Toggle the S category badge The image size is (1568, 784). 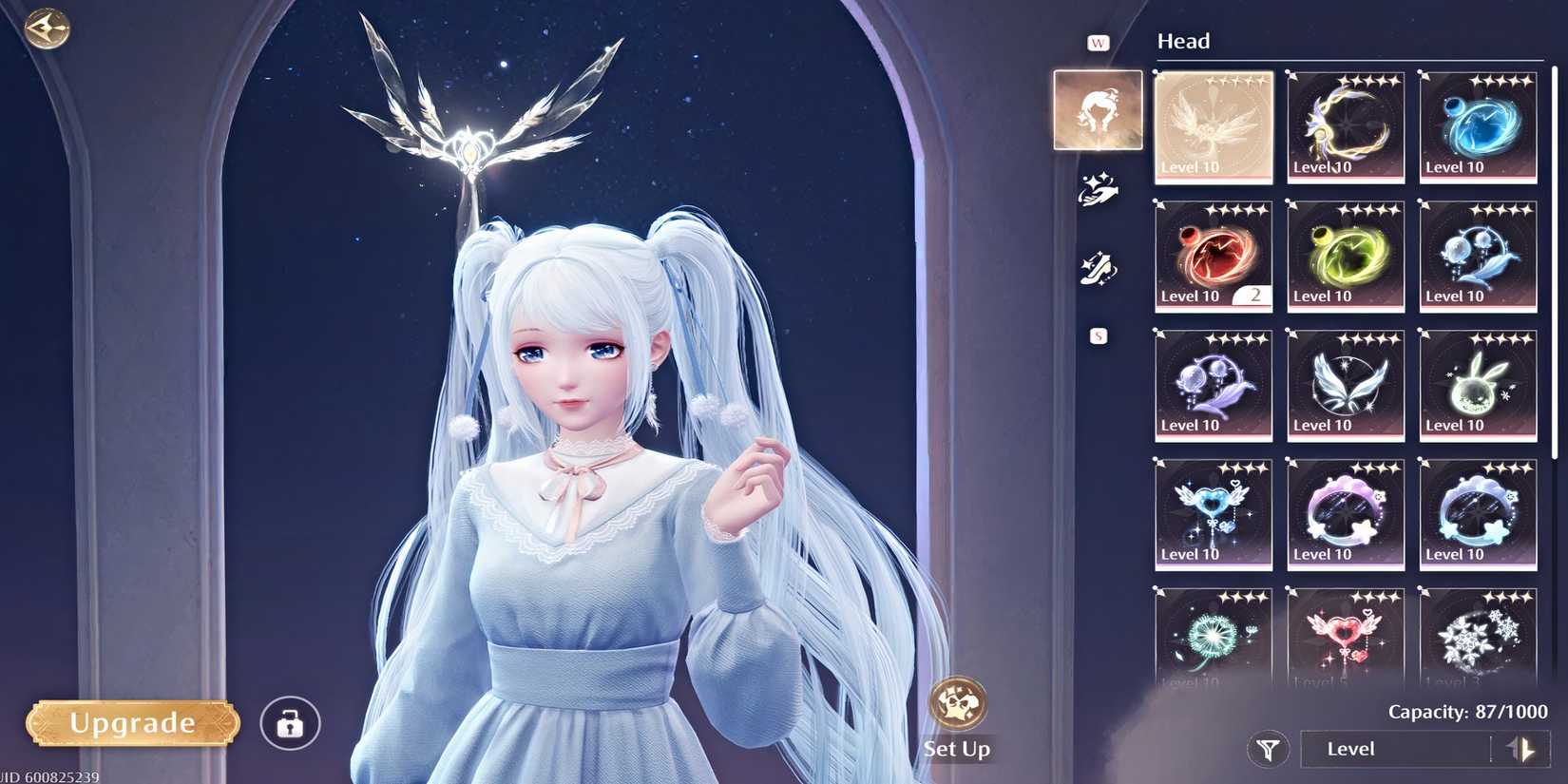point(1098,335)
